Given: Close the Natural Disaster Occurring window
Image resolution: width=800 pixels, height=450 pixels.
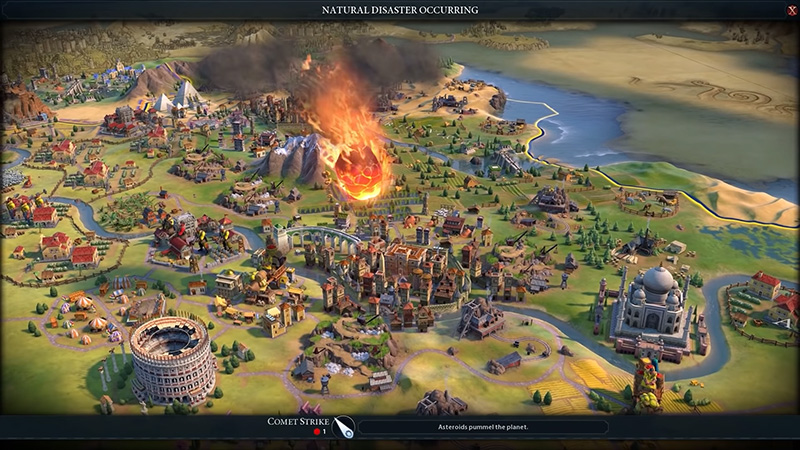Looking at the screenshot, I should [x=791, y=10].
